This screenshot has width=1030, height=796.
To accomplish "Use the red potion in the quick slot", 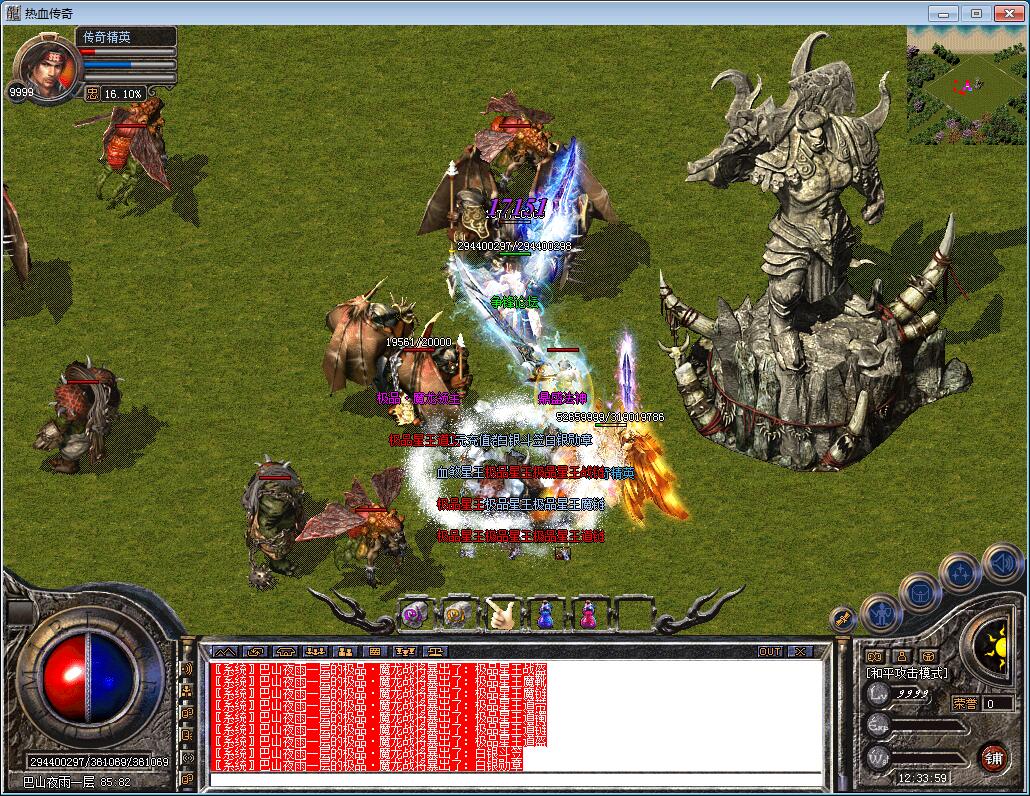I will [x=588, y=613].
